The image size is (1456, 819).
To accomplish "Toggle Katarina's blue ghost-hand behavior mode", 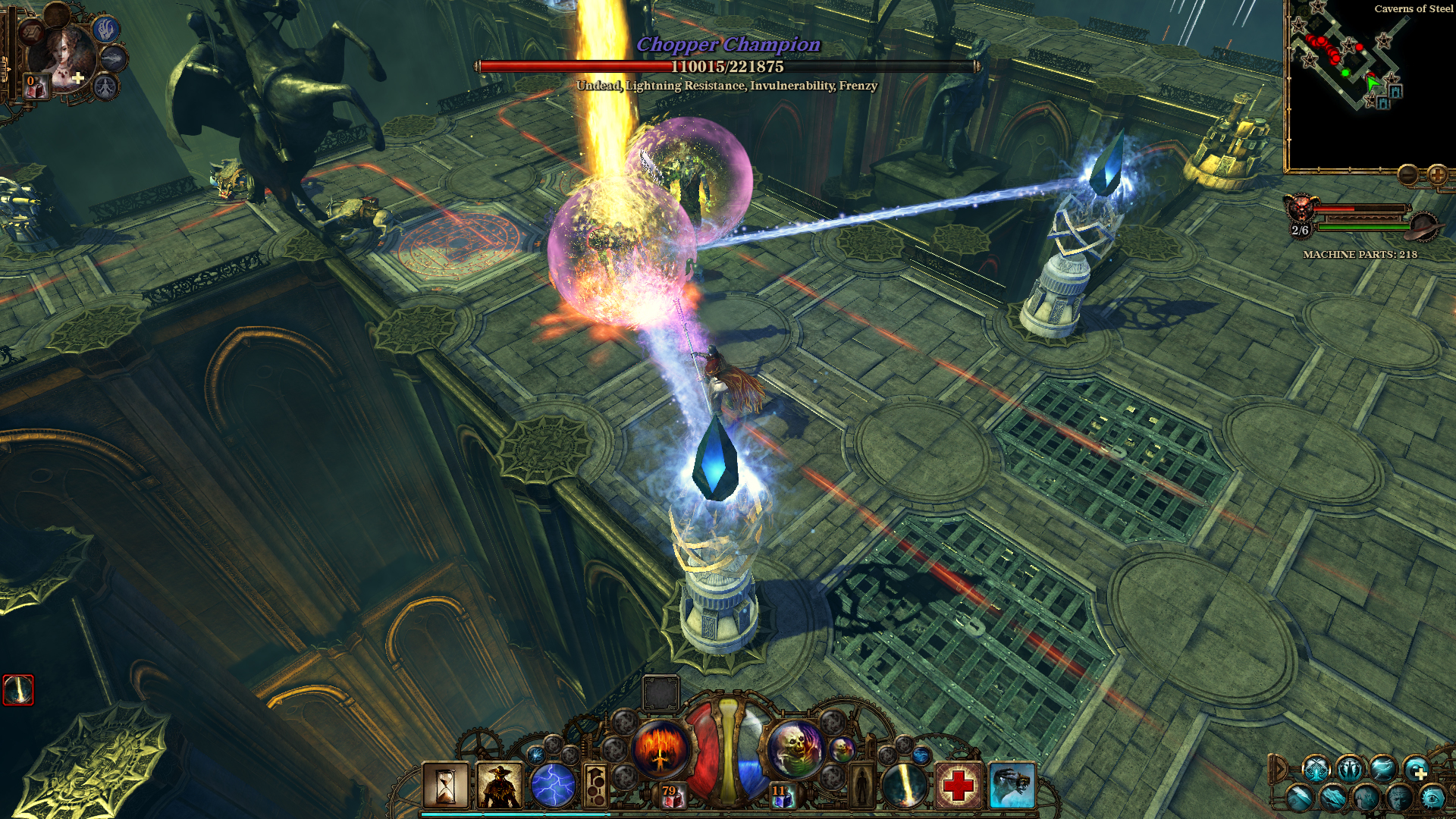I will 106,28.
